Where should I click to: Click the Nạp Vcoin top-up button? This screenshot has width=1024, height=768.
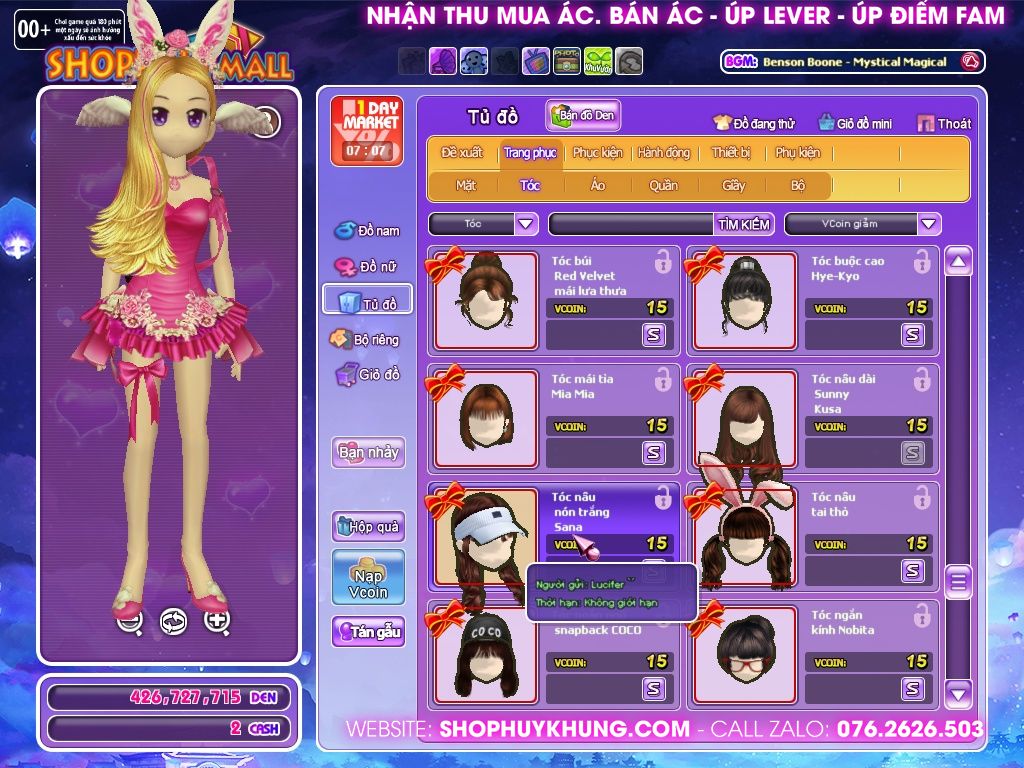pos(368,577)
